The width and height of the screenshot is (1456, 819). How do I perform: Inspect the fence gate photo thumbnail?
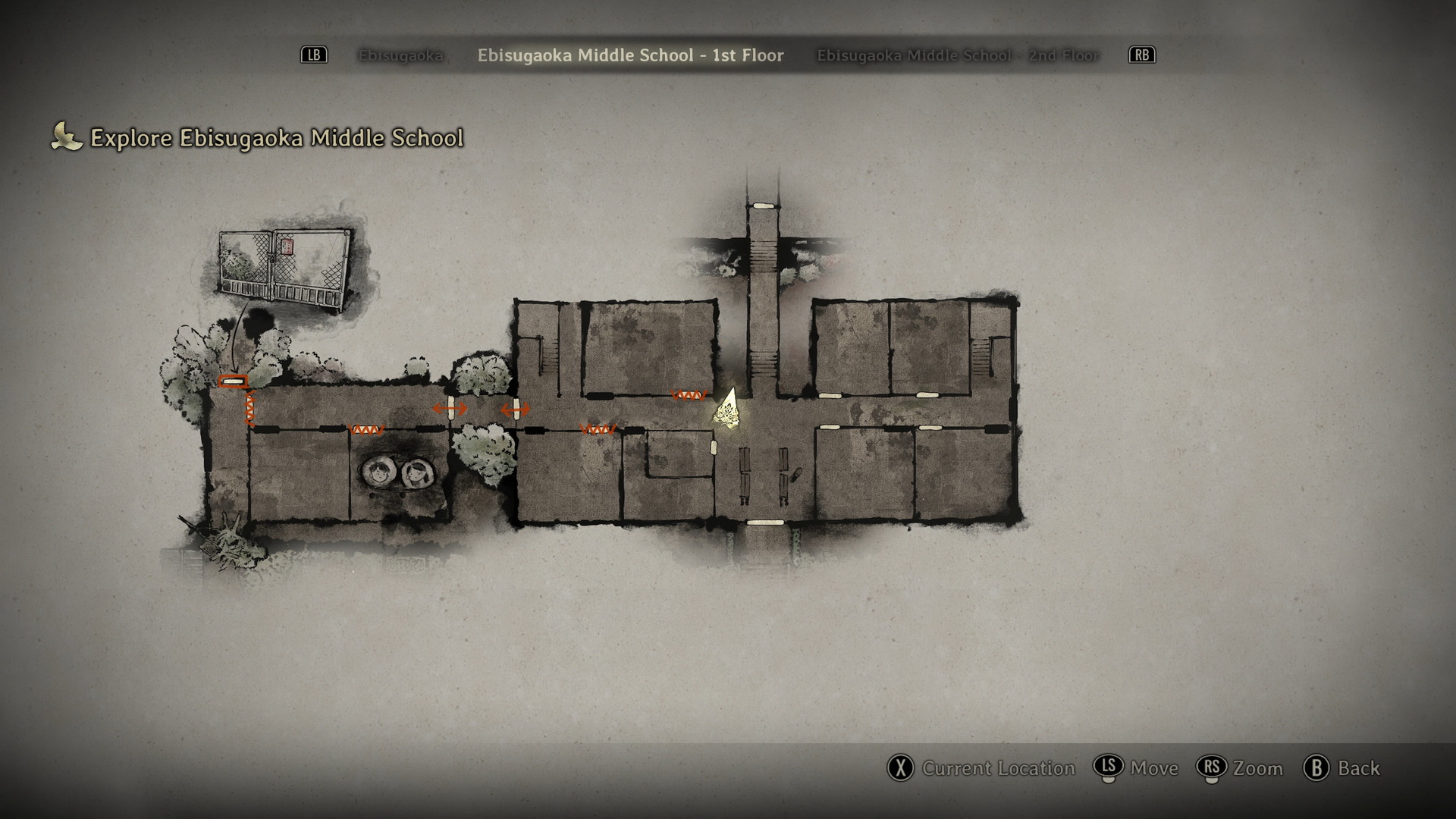(x=285, y=270)
